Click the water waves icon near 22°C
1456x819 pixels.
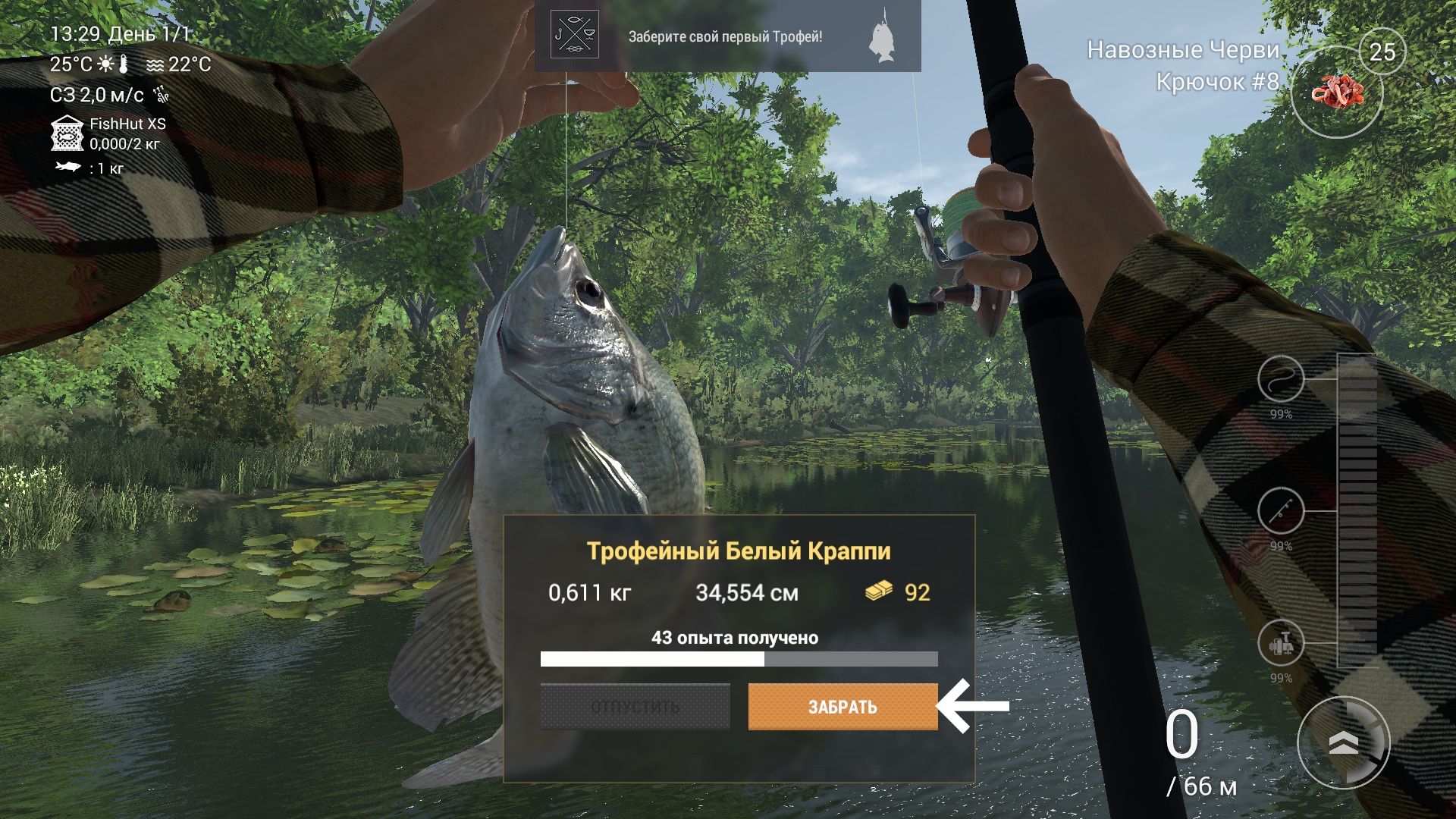coord(156,66)
